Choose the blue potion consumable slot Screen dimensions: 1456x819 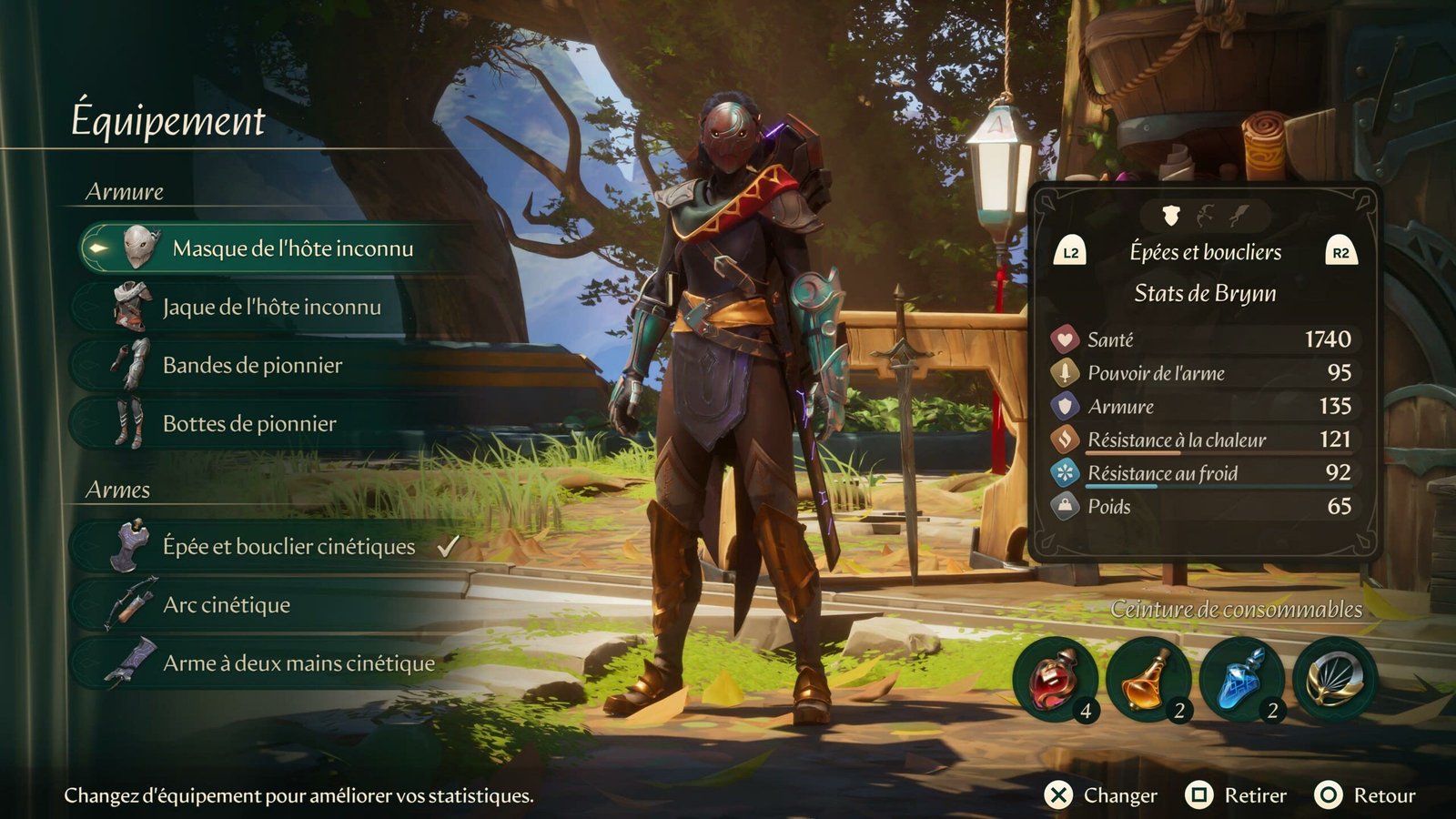click(x=1241, y=680)
